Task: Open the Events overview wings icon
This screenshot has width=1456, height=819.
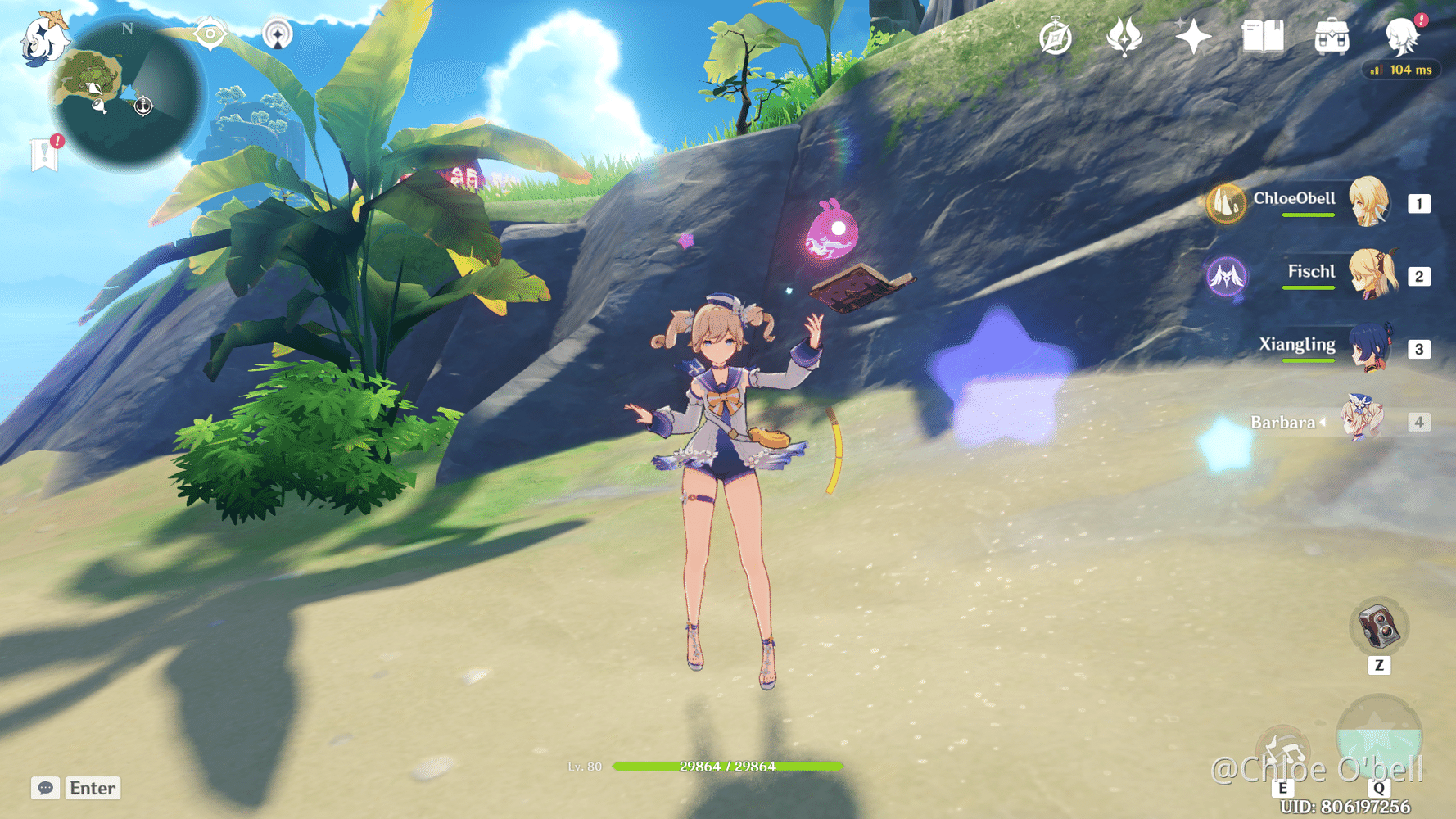Action: [1124, 35]
